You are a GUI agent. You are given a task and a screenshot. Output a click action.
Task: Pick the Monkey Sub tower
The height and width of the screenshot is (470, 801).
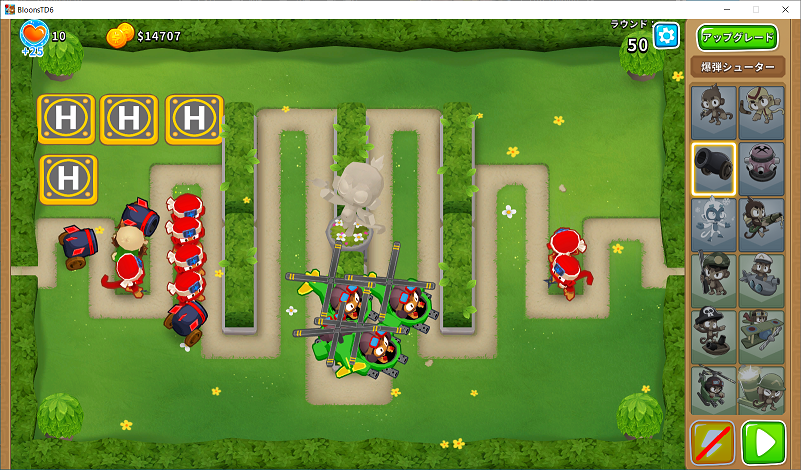(761, 280)
